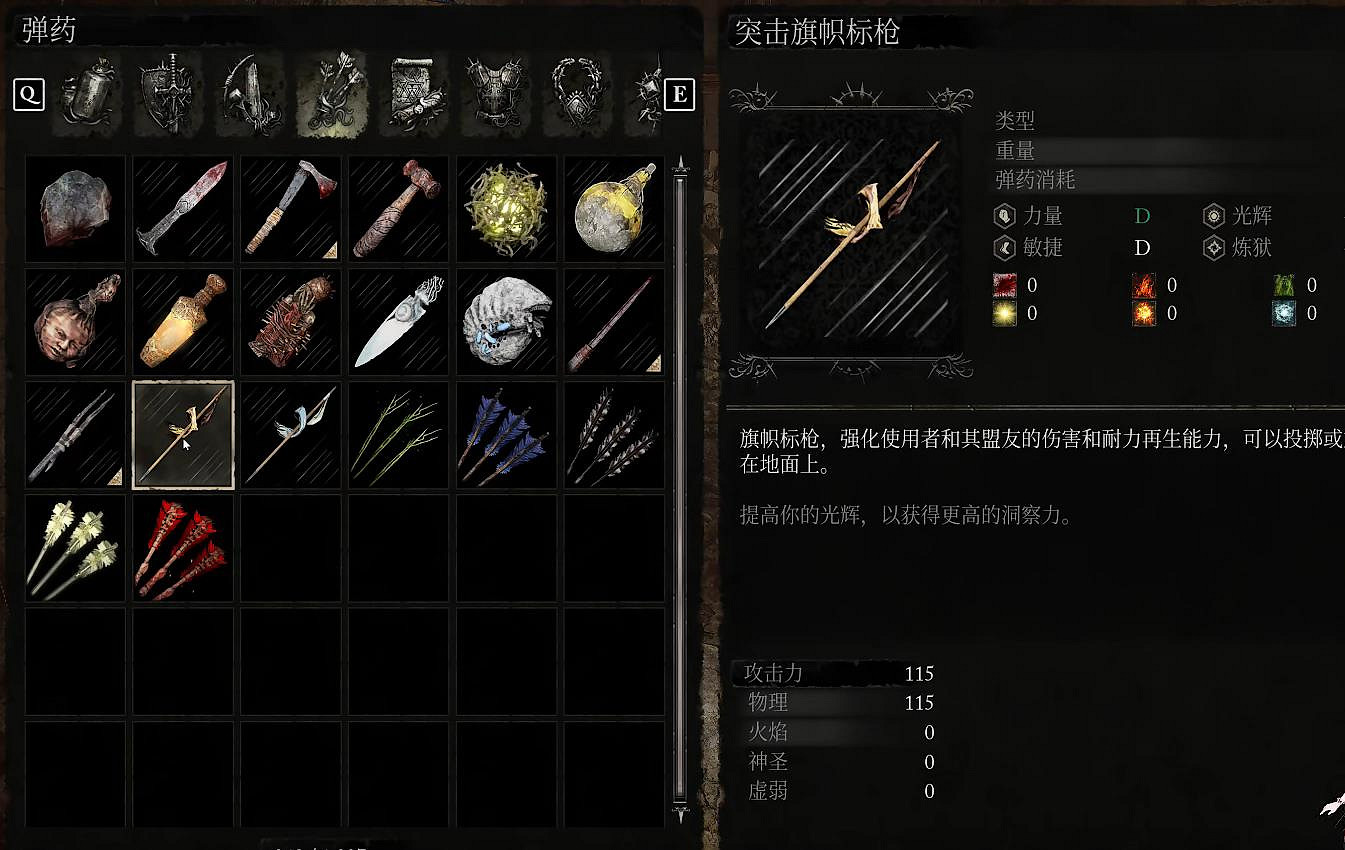Click the 光辉 radiance stat icon

click(x=1212, y=215)
